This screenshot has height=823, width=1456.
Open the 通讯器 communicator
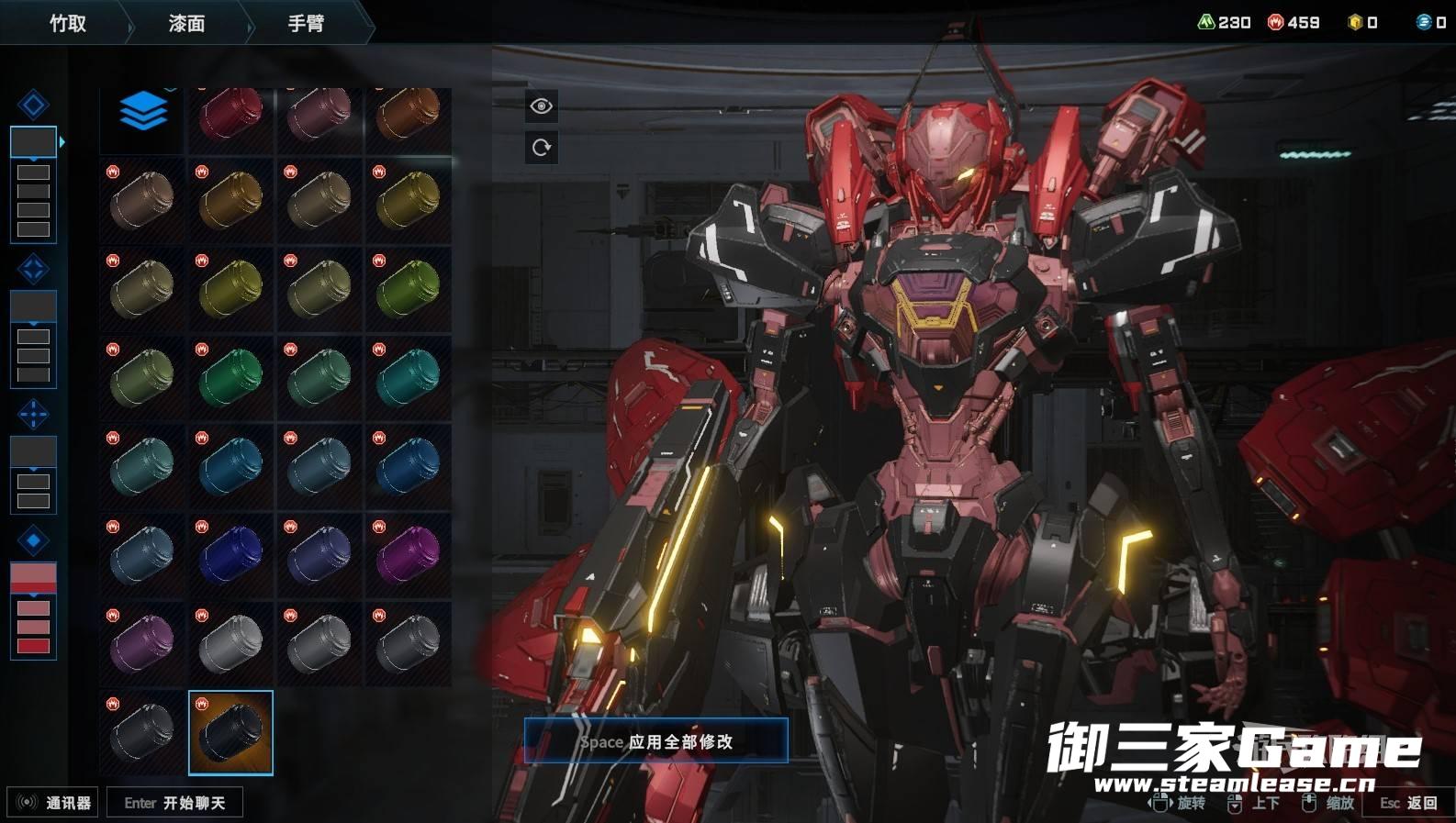(53, 803)
